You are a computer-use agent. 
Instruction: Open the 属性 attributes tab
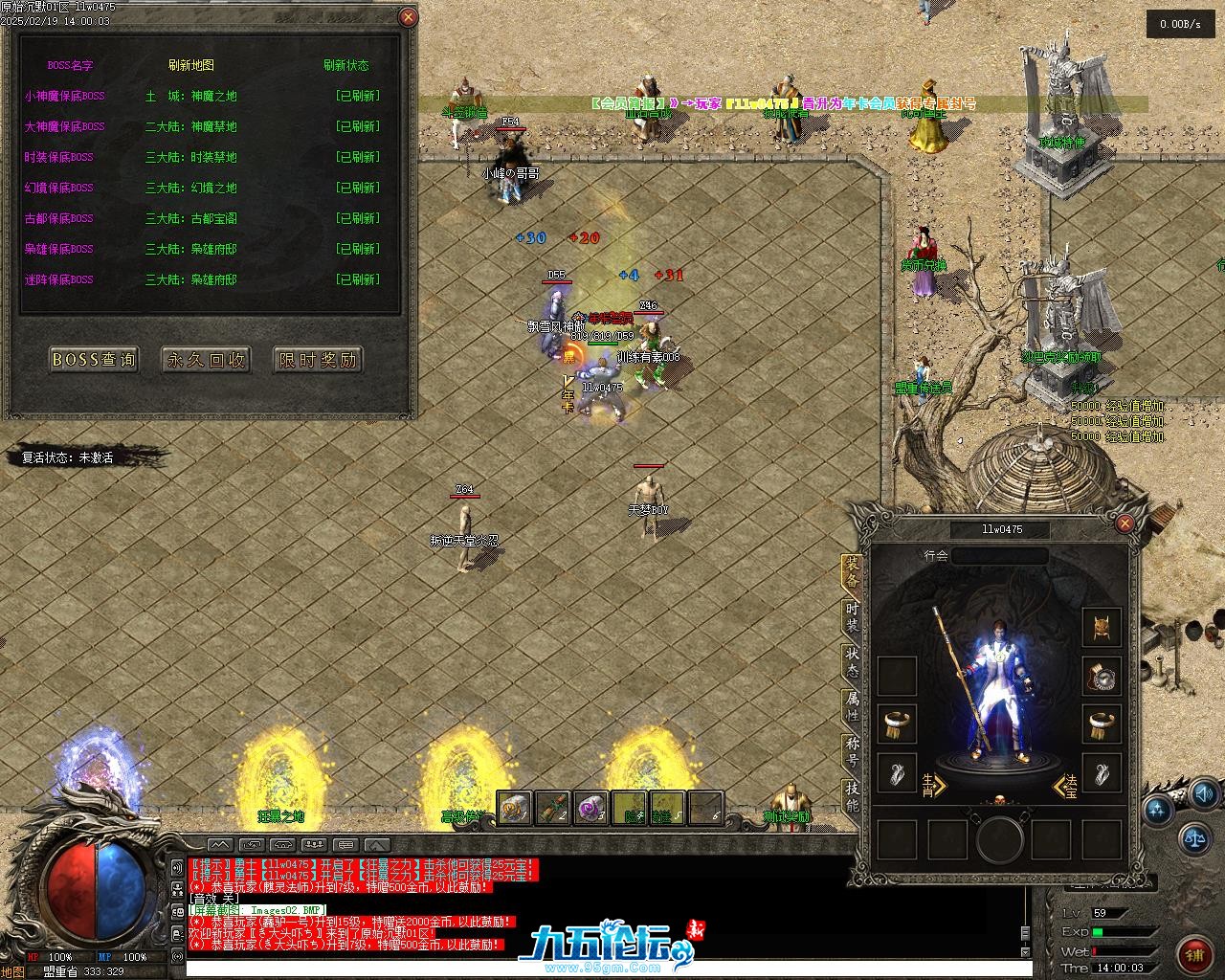click(x=852, y=706)
